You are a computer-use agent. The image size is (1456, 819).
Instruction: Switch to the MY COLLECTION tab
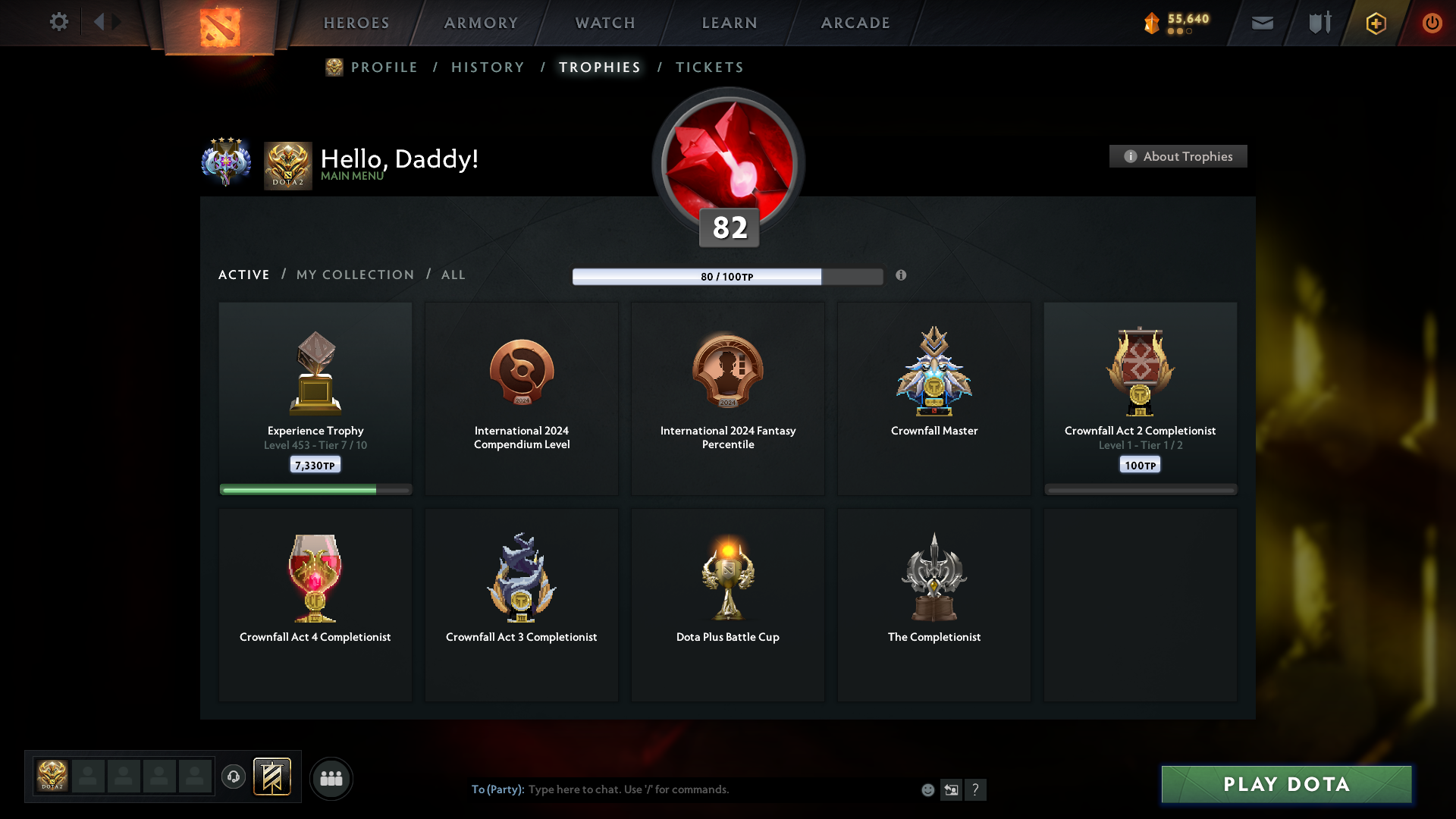click(x=354, y=275)
